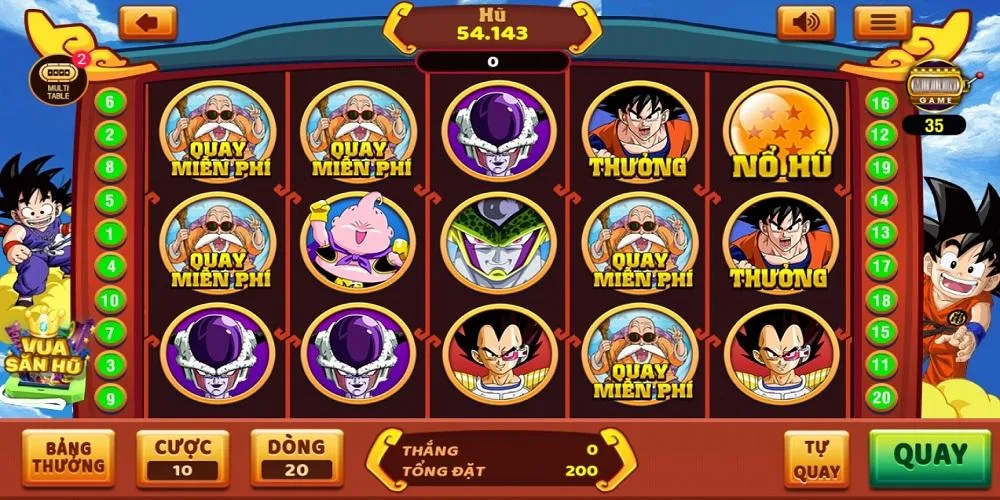Select payline number 9
The image size is (1000, 500).
pyautogui.click(x=110, y=398)
